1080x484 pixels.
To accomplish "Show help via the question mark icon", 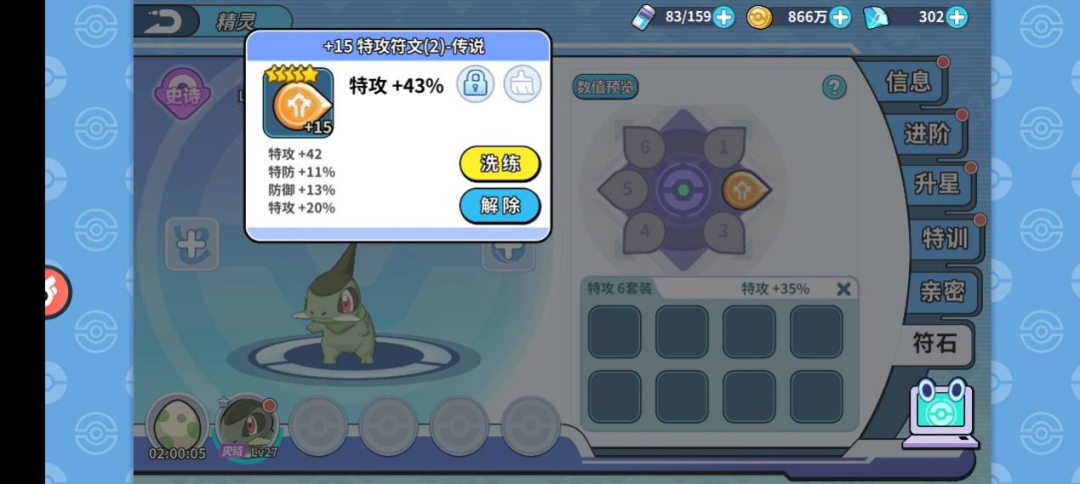I will (x=834, y=87).
